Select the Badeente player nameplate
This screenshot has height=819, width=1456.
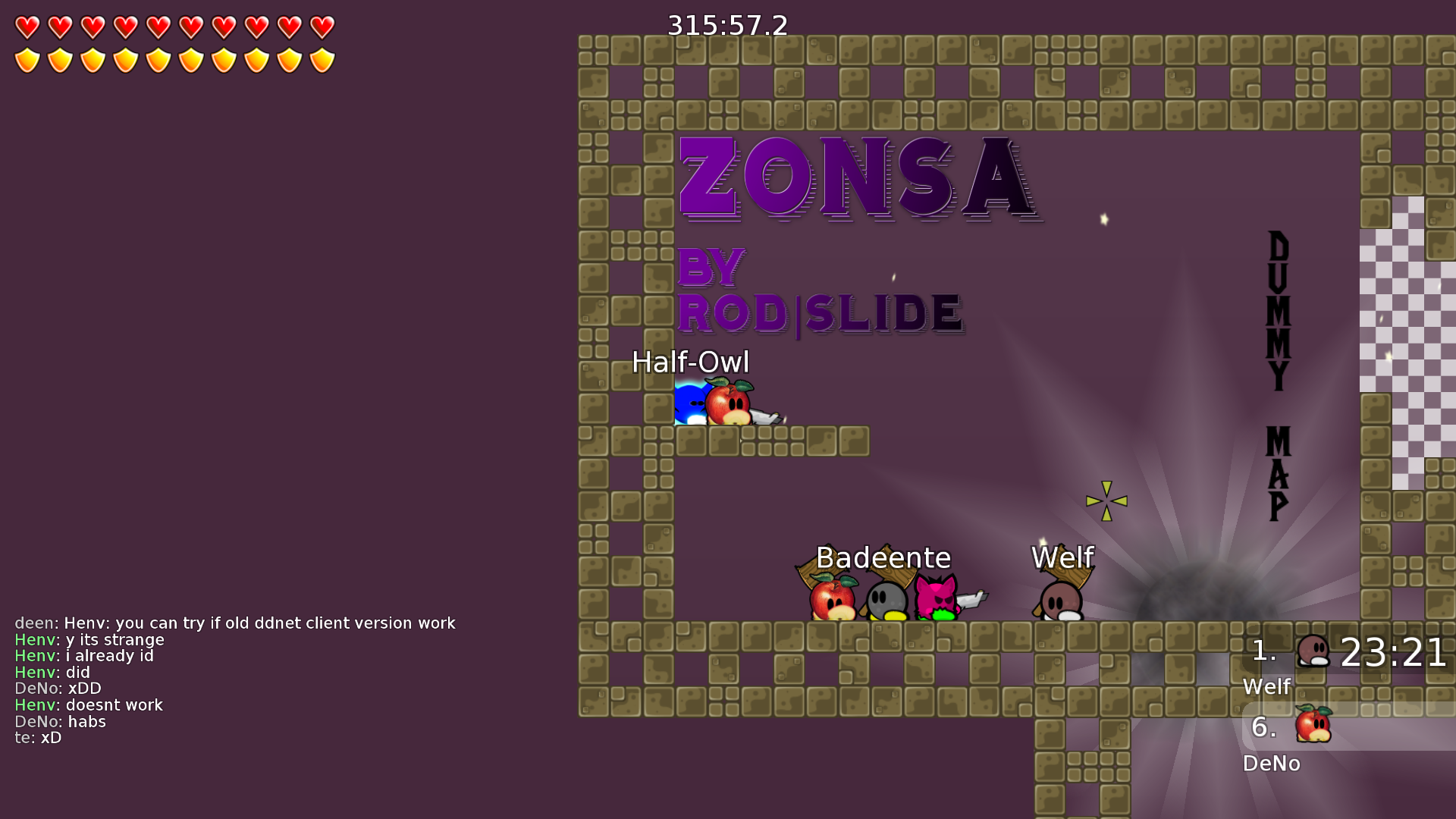882,557
